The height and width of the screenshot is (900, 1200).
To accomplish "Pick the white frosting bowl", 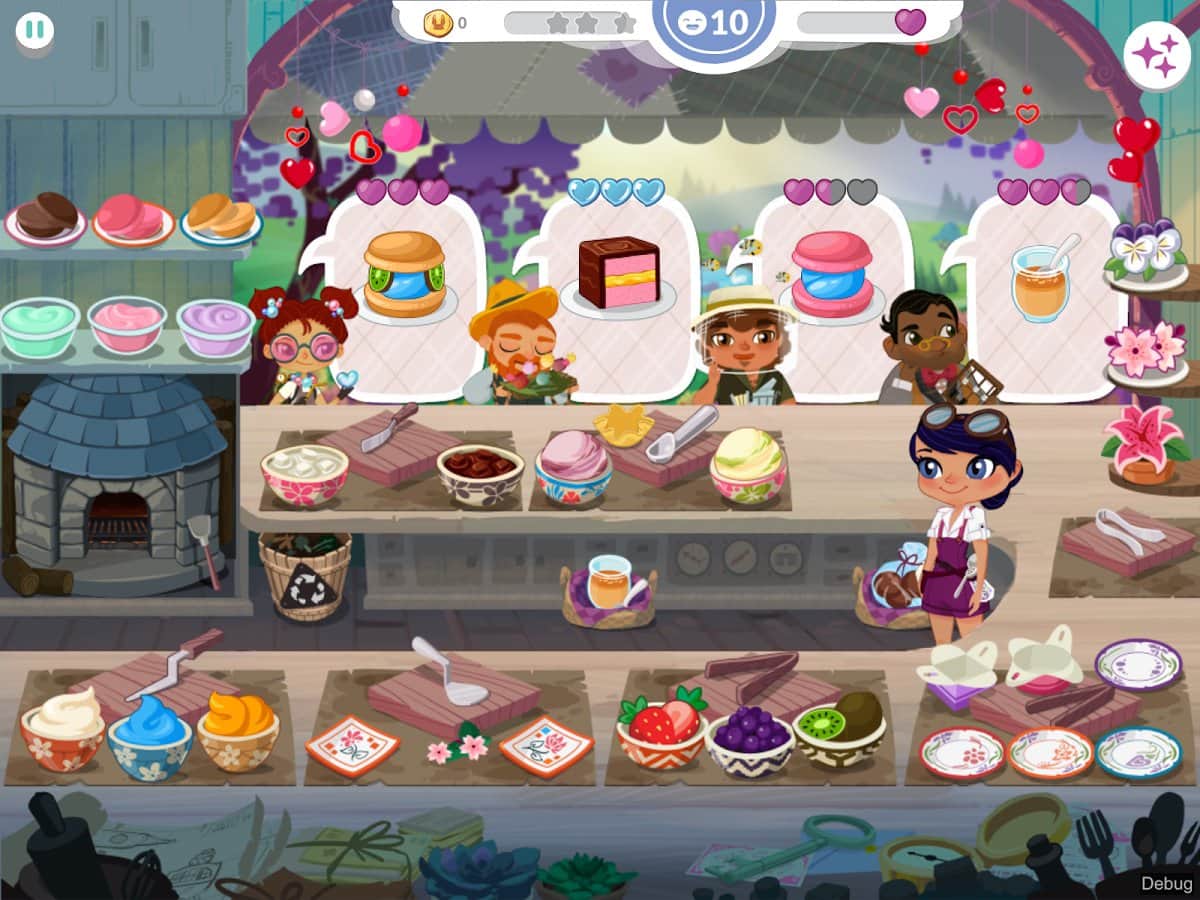I will pyautogui.click(x=62, y=728).
